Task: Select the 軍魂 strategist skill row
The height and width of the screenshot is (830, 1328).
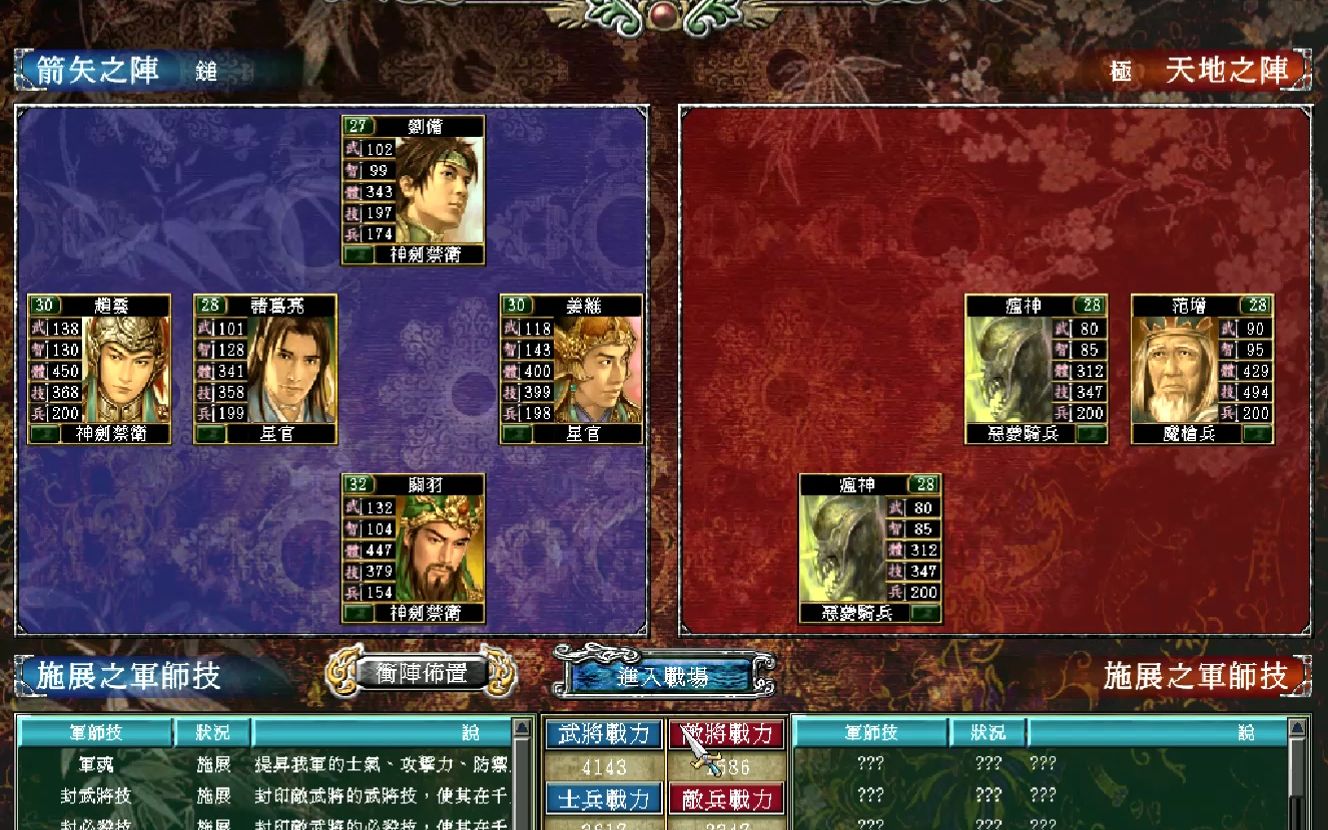Action: click(x=96, y=765)
